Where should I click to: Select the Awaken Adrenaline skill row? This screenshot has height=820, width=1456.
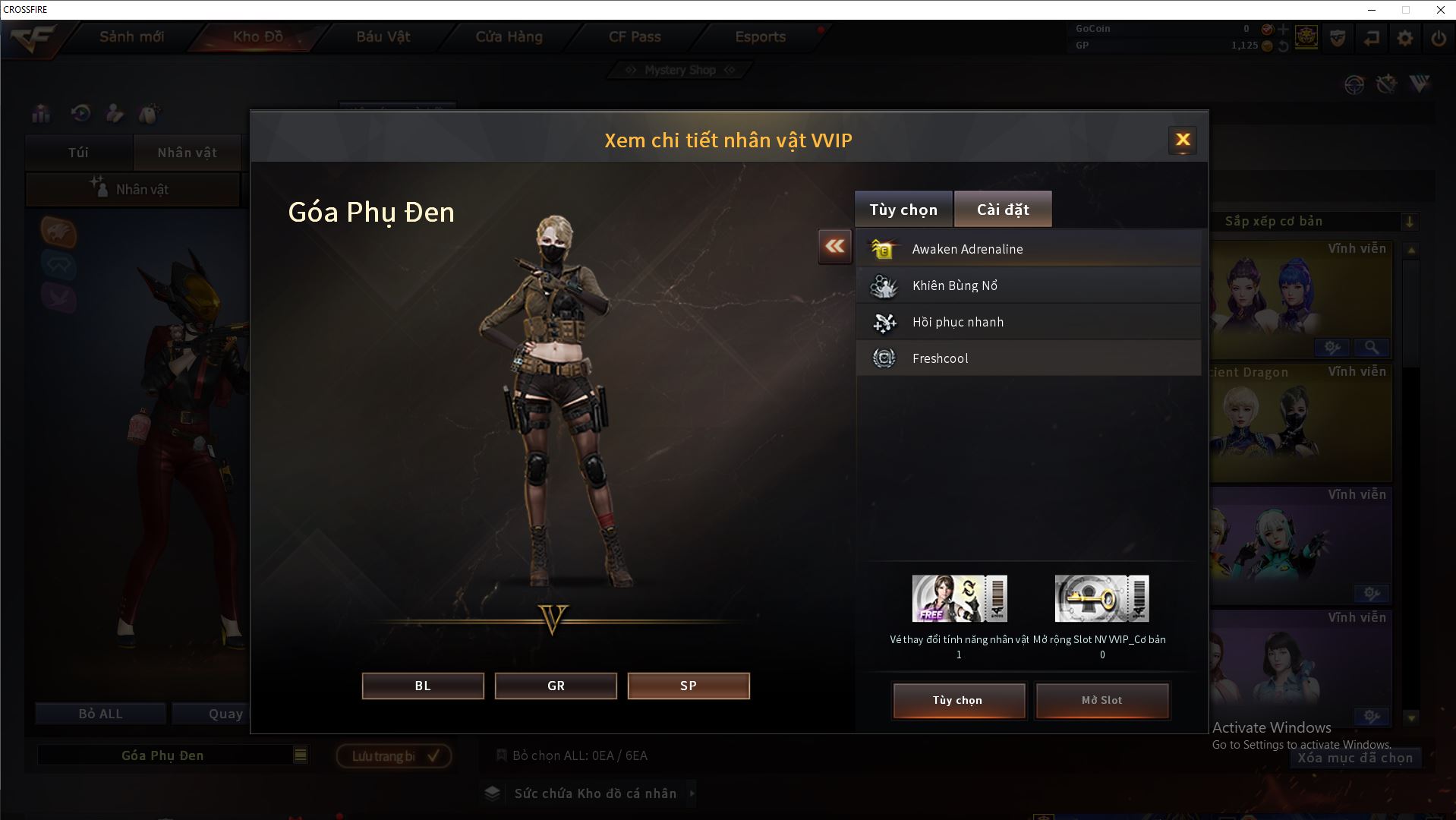[1029, 249]
